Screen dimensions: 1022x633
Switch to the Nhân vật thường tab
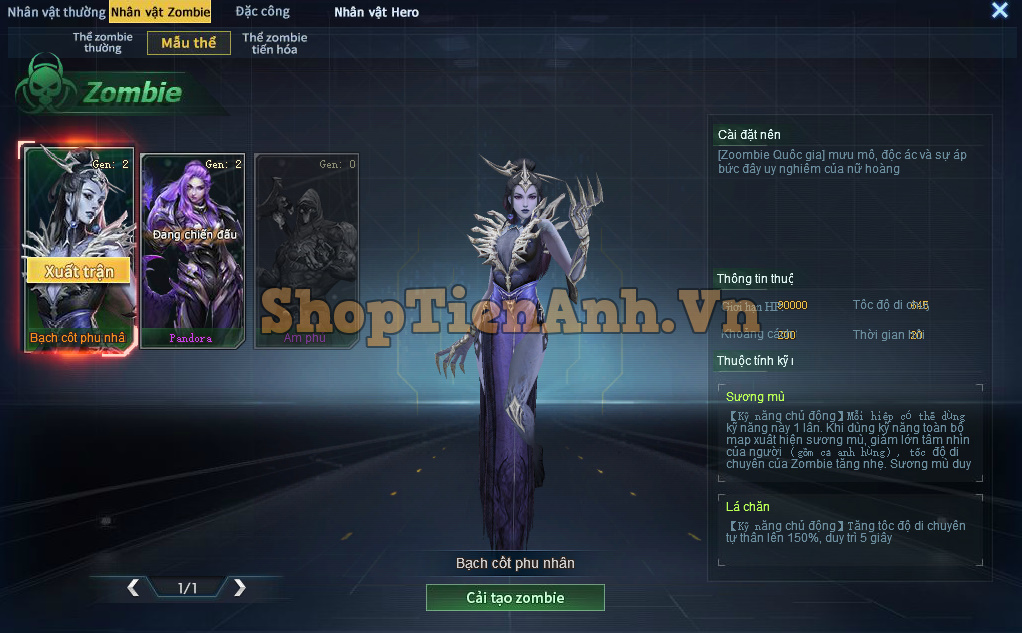[56, 12]
